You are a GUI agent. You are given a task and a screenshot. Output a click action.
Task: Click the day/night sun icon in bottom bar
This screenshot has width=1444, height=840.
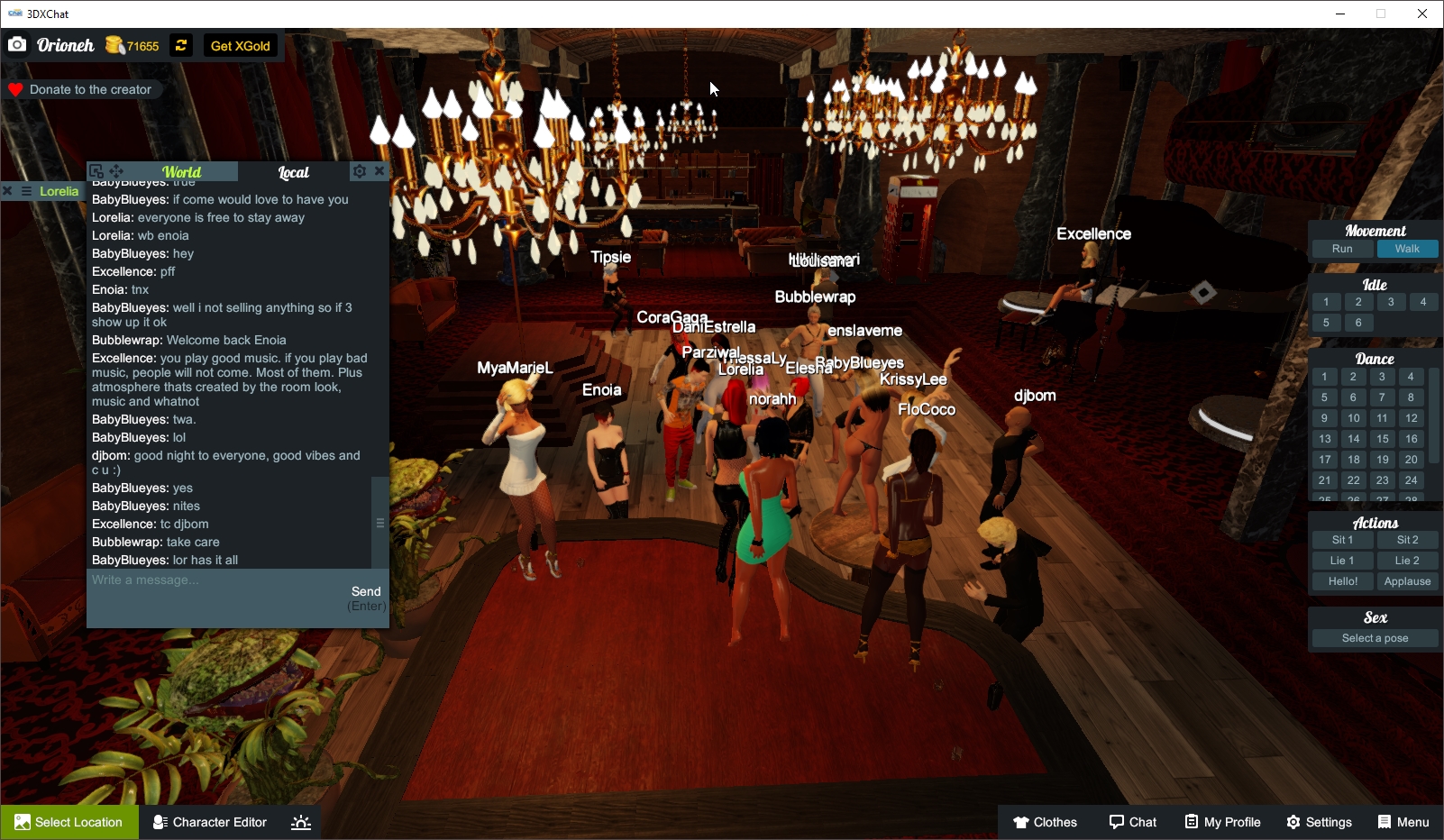pyautogui.click(x=300, y=821)
